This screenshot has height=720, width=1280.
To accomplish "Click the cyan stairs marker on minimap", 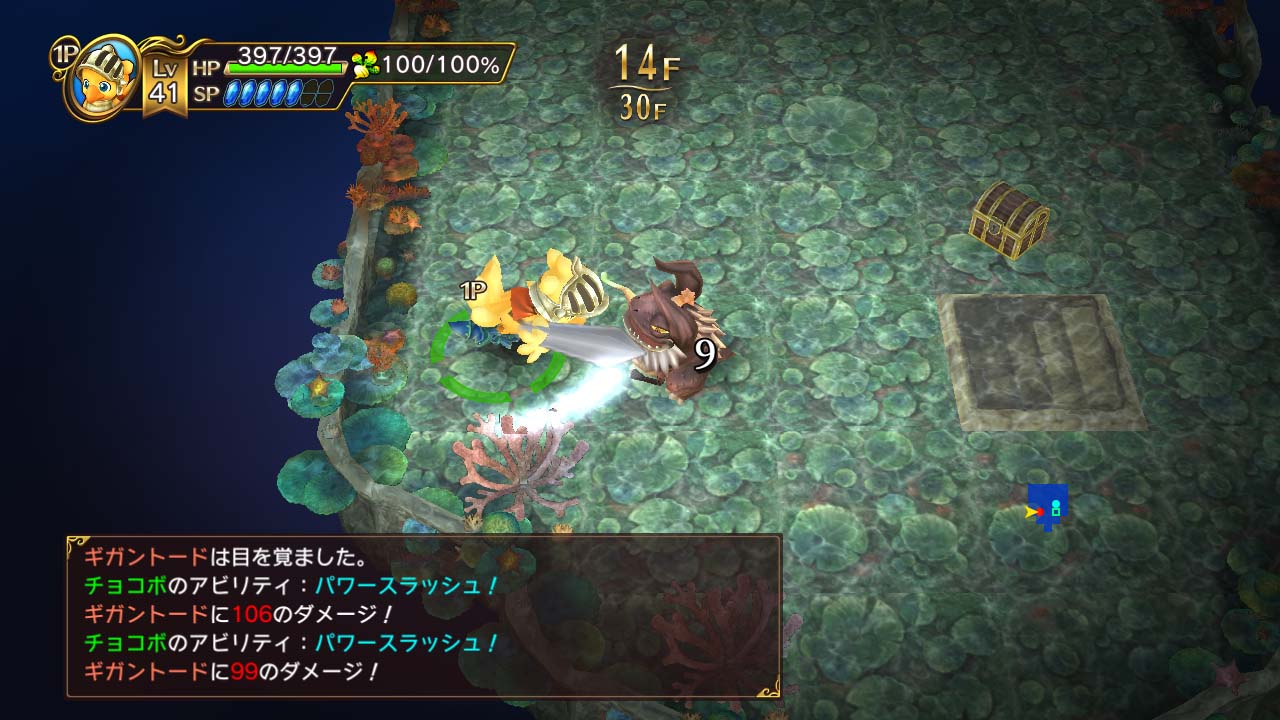I will (1056, 503).
